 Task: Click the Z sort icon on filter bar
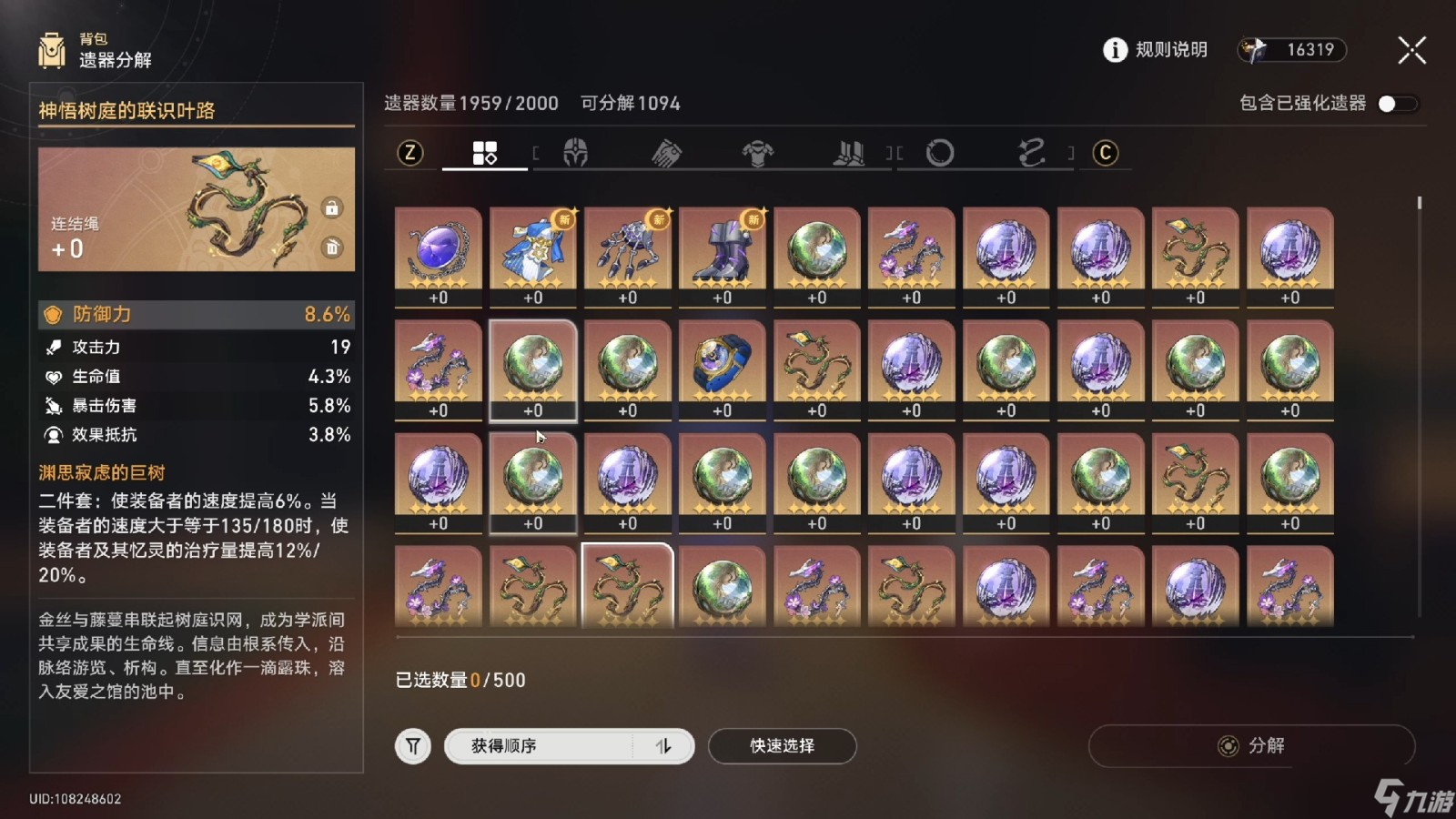(410, 153)
